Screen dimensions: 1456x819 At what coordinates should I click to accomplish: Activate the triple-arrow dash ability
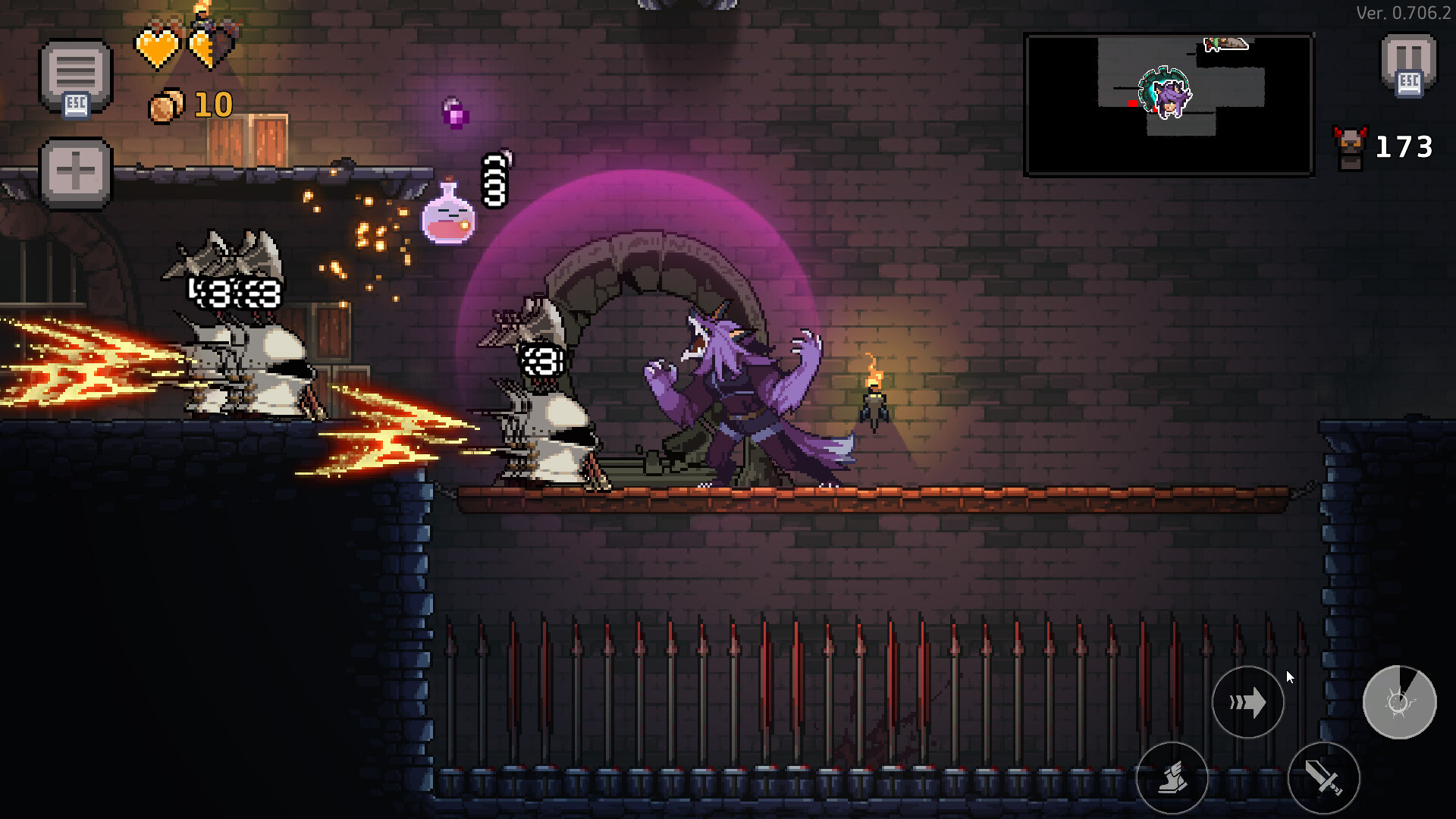[x=1248, y=703]
